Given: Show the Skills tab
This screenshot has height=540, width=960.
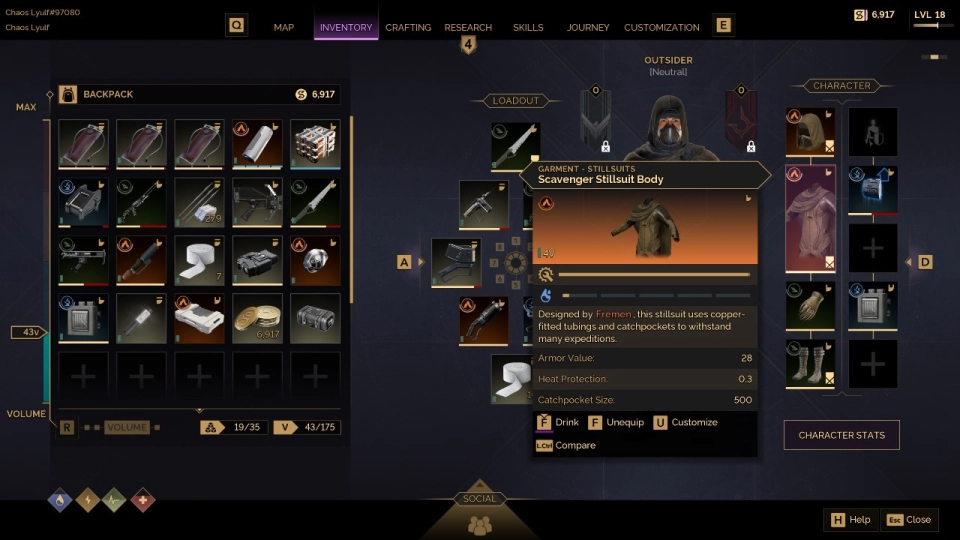Looking at the screenshot, I should (x=528, y=27).
